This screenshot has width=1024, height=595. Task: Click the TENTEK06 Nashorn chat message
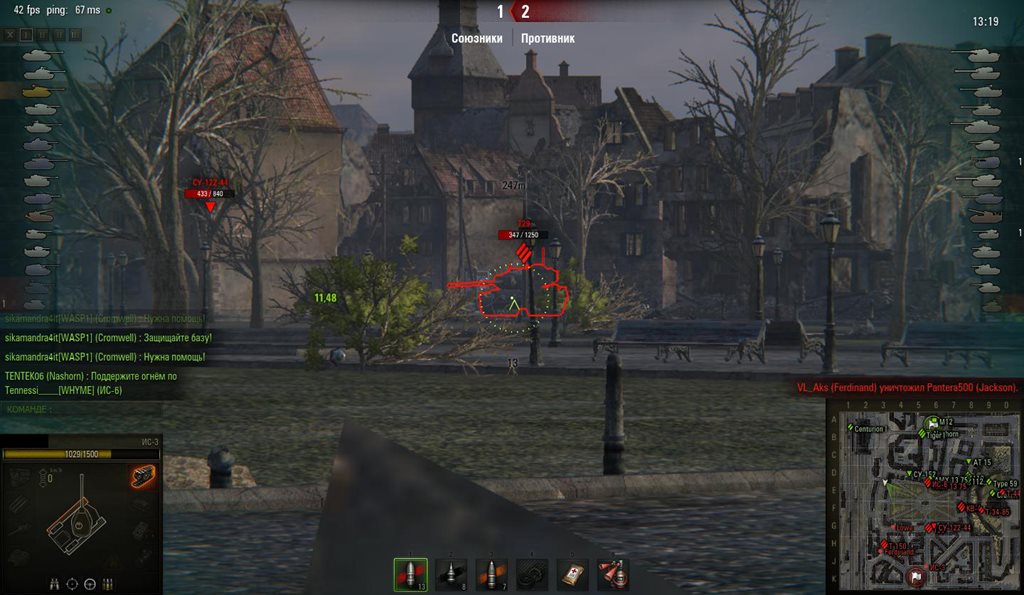90,382
